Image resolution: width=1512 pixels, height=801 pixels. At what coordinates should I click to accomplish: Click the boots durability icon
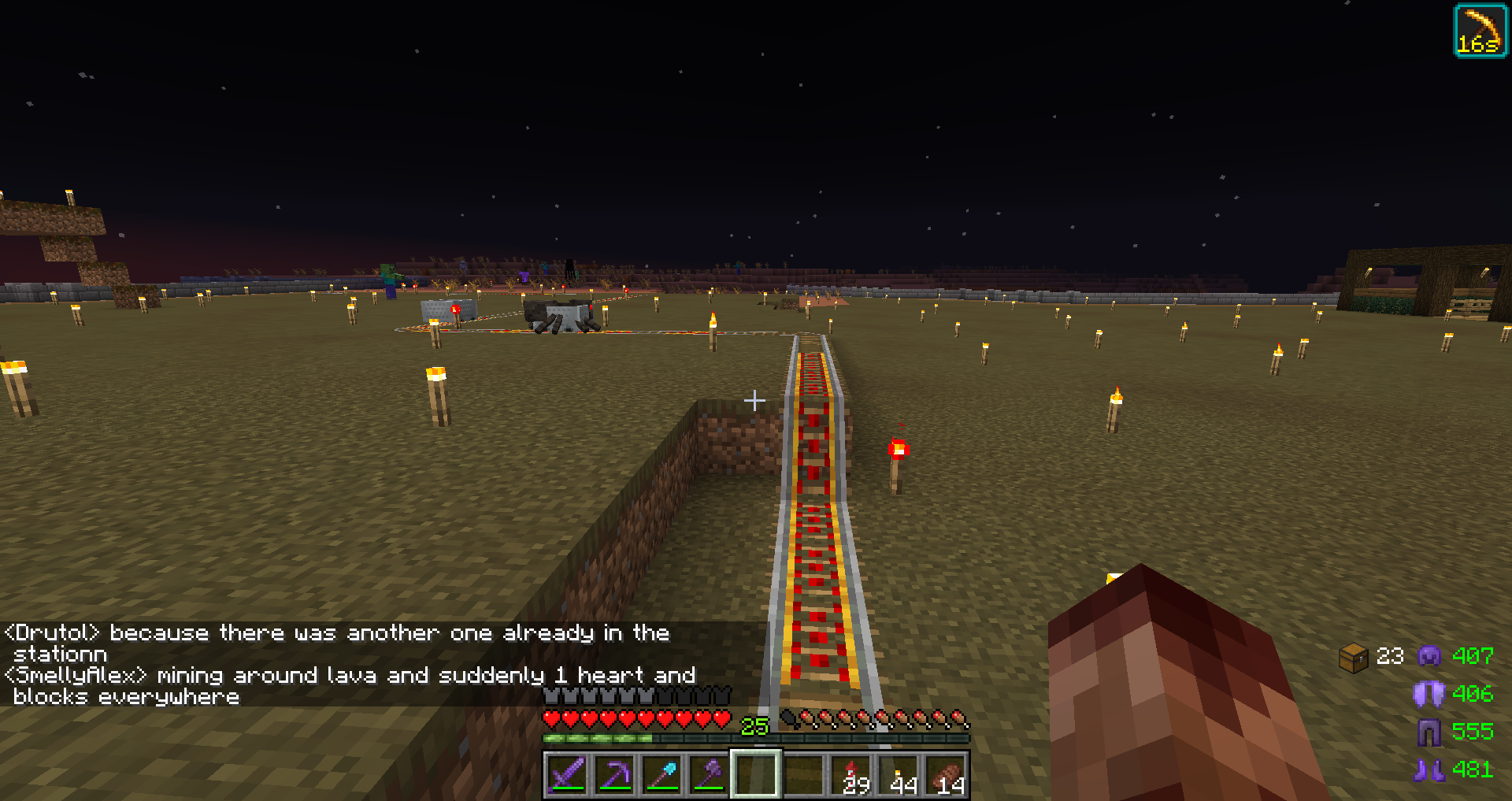point(1429,769)
